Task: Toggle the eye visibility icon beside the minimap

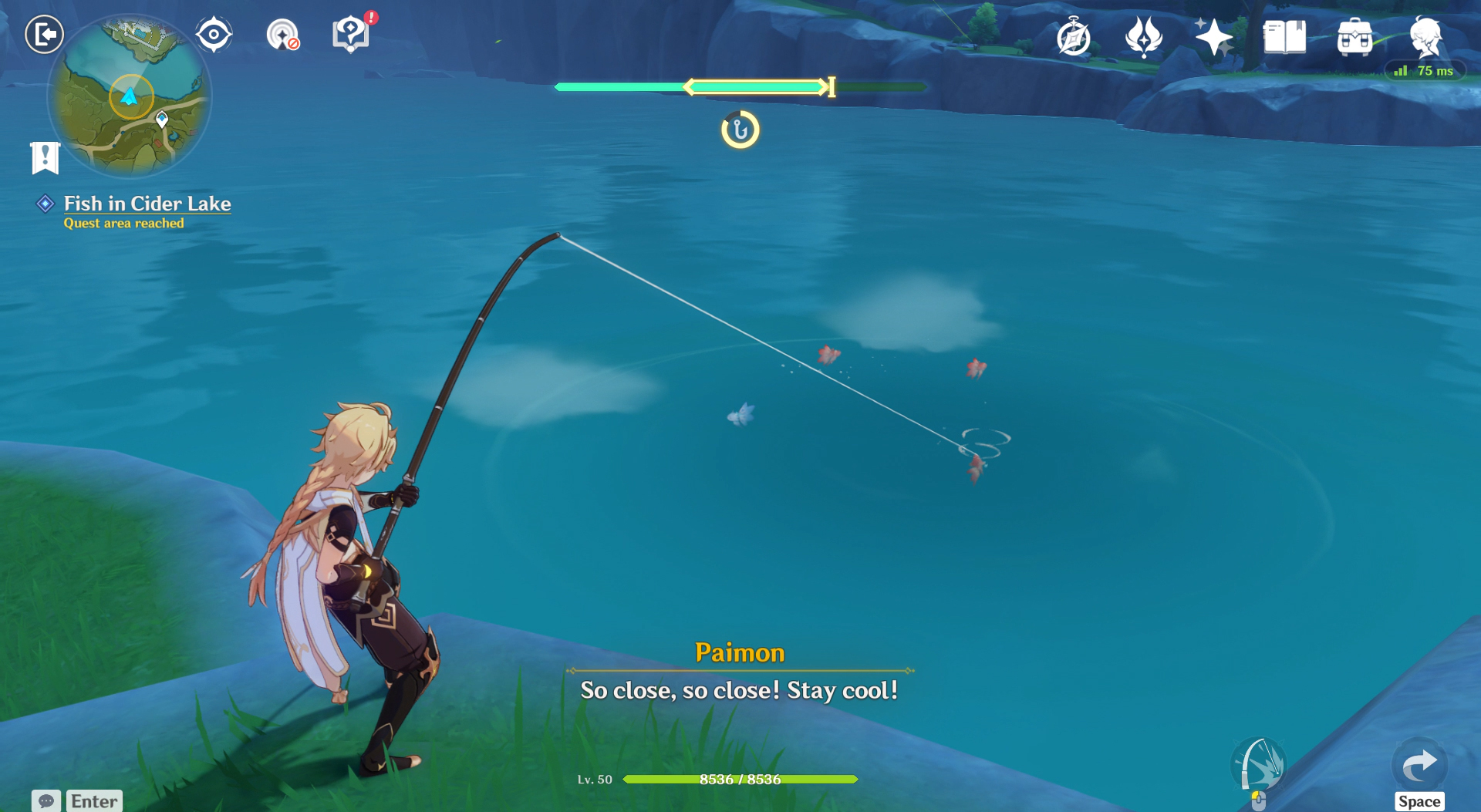Action: point(214,32)
